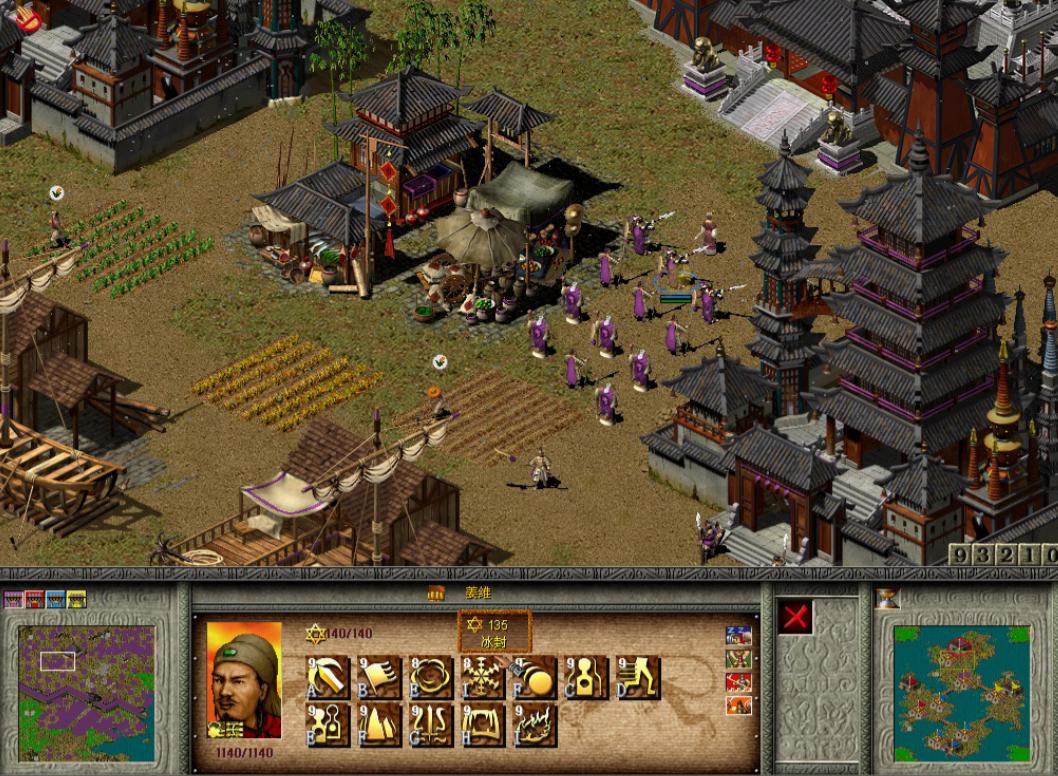Screen dimensions: 1058x776
Task: Choose the running legs skill icon
Action: coord(638,678)
